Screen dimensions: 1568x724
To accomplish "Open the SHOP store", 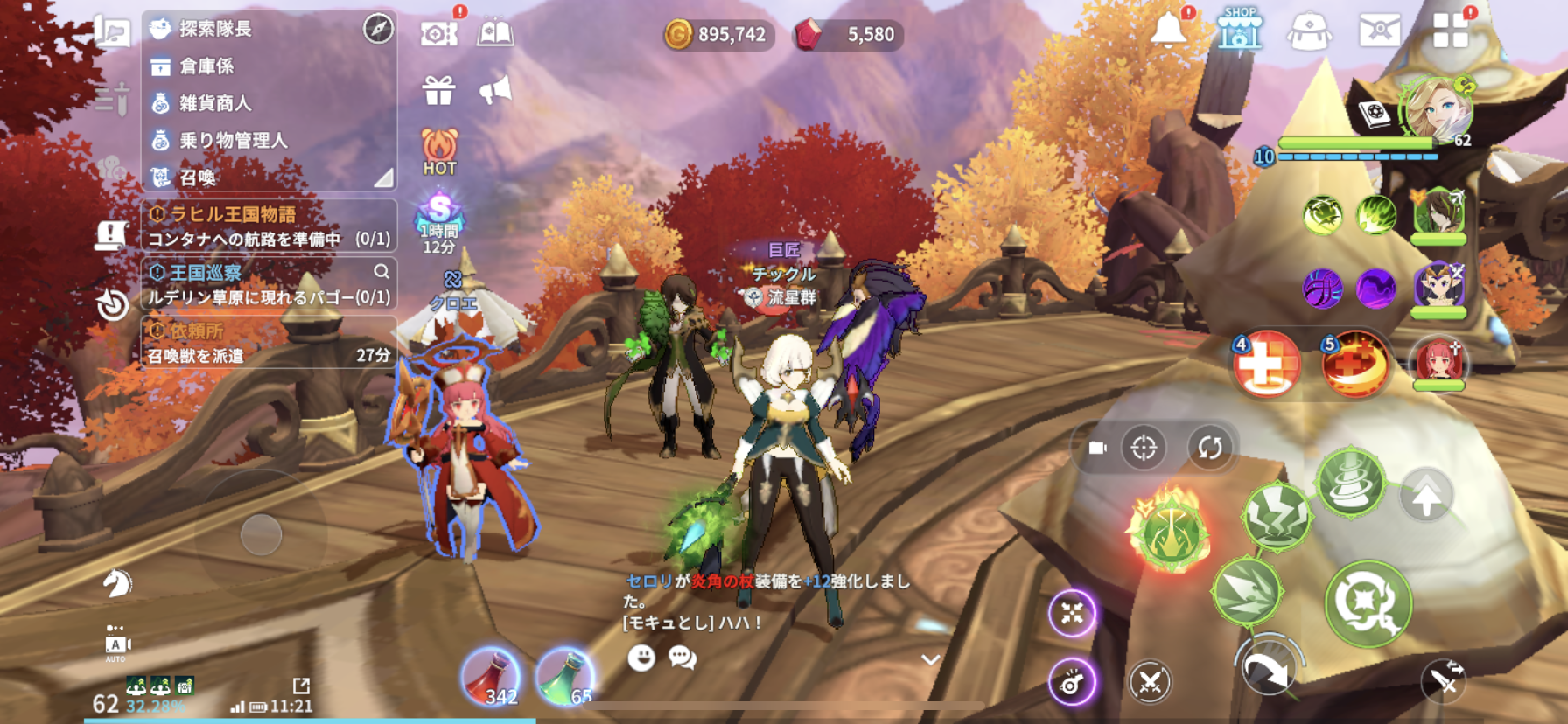I will tap(1240, 31).
